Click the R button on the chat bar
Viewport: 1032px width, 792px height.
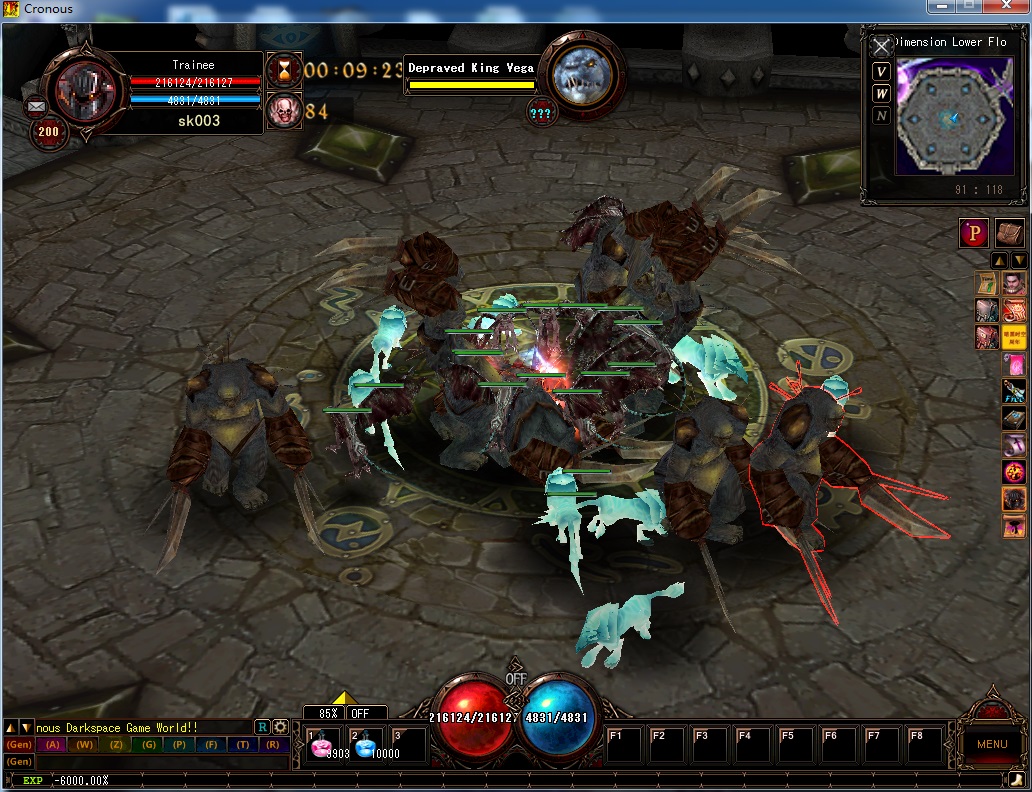pyautogui.click(x=262, y=727)
